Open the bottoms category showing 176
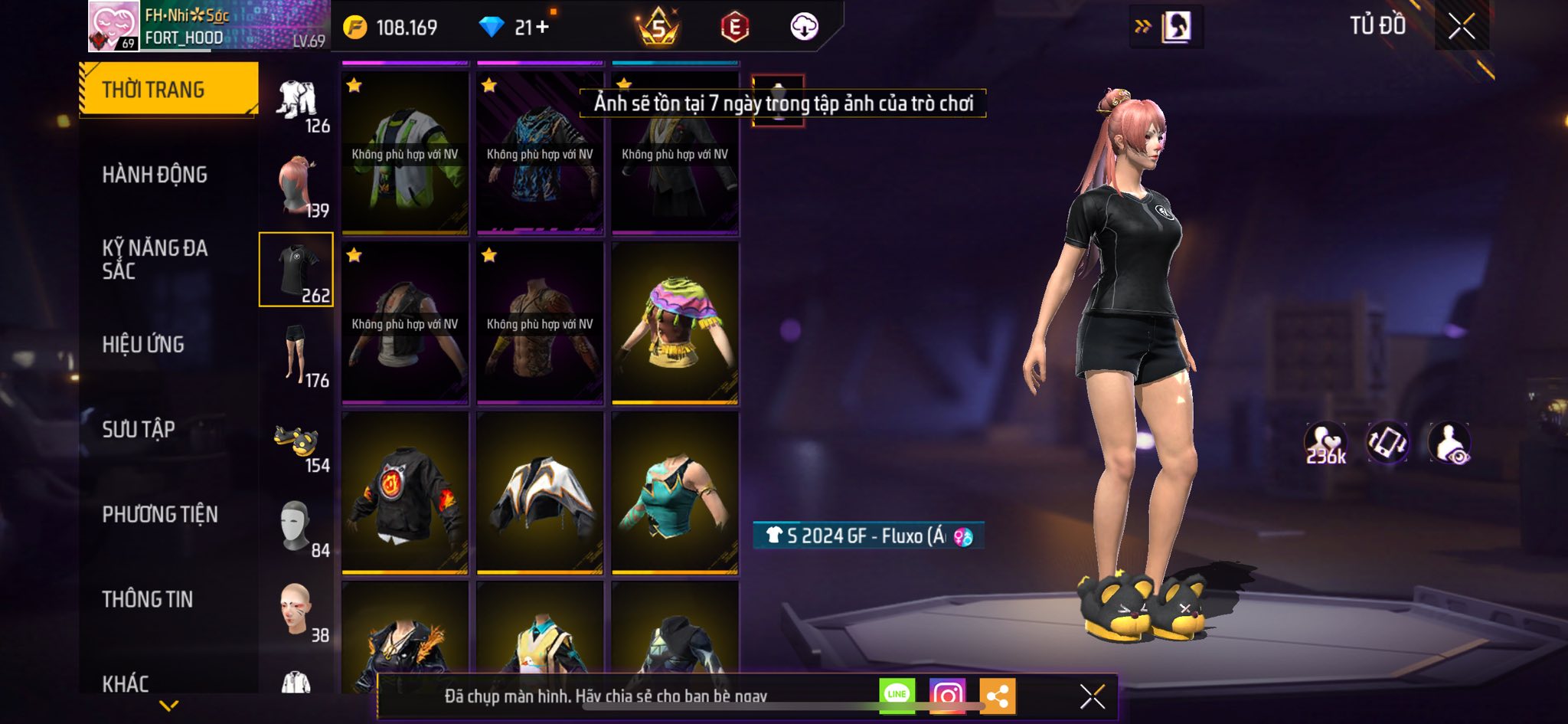Viewport: 1568px width, 724px height. coord(297,355)
